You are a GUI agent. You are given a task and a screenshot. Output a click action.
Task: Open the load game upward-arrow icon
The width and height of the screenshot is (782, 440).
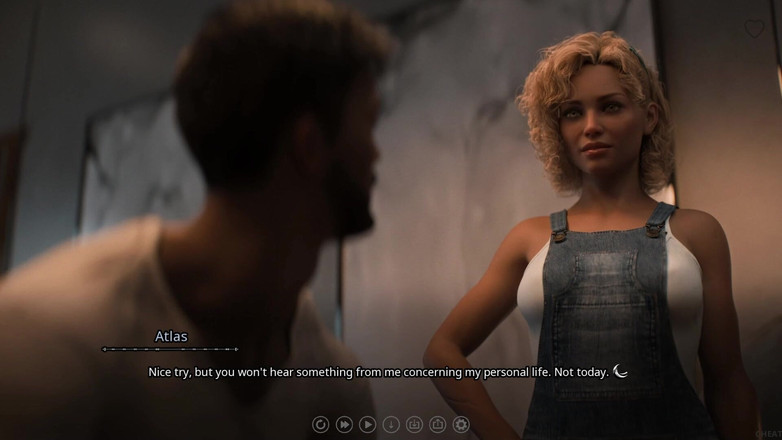[438, 425]
